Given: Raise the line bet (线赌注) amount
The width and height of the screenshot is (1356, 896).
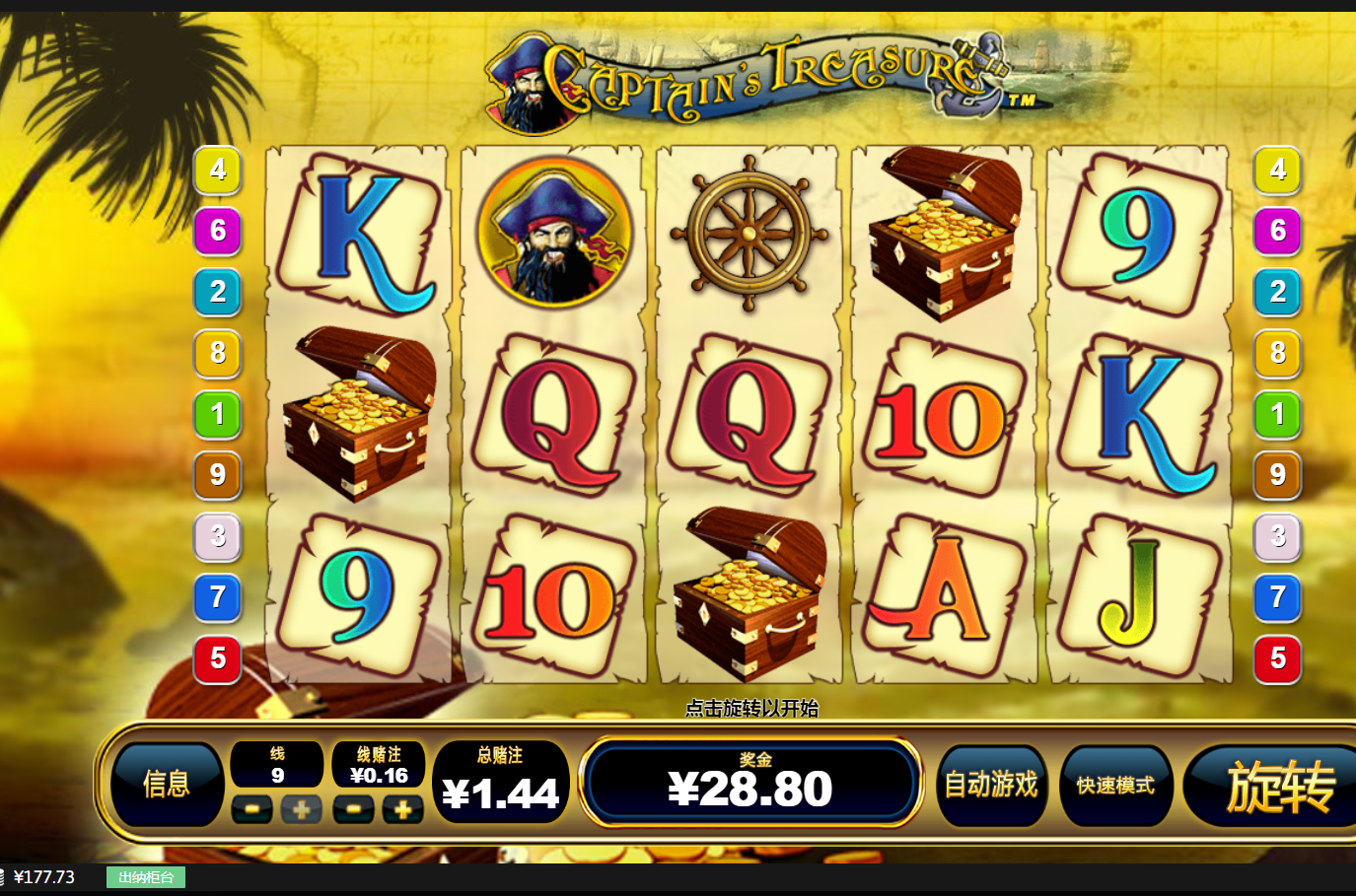Looking at the screenshot, I should (x=402, y=810).
